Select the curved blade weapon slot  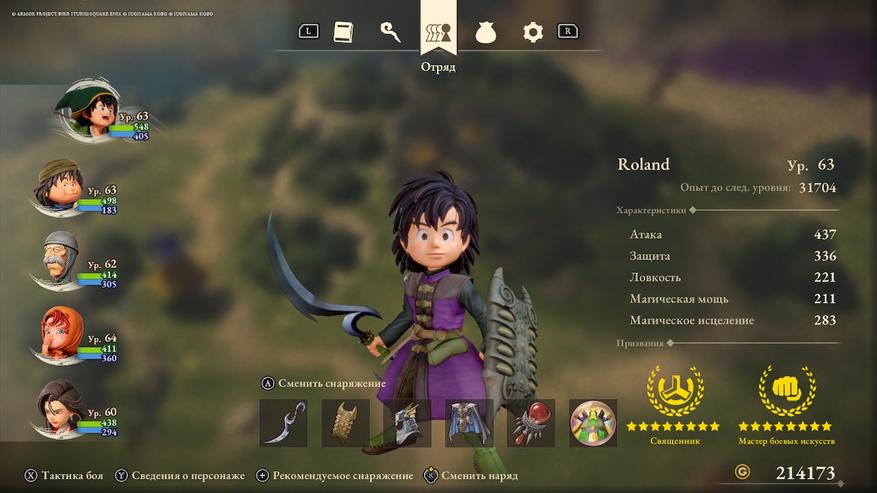283,423
